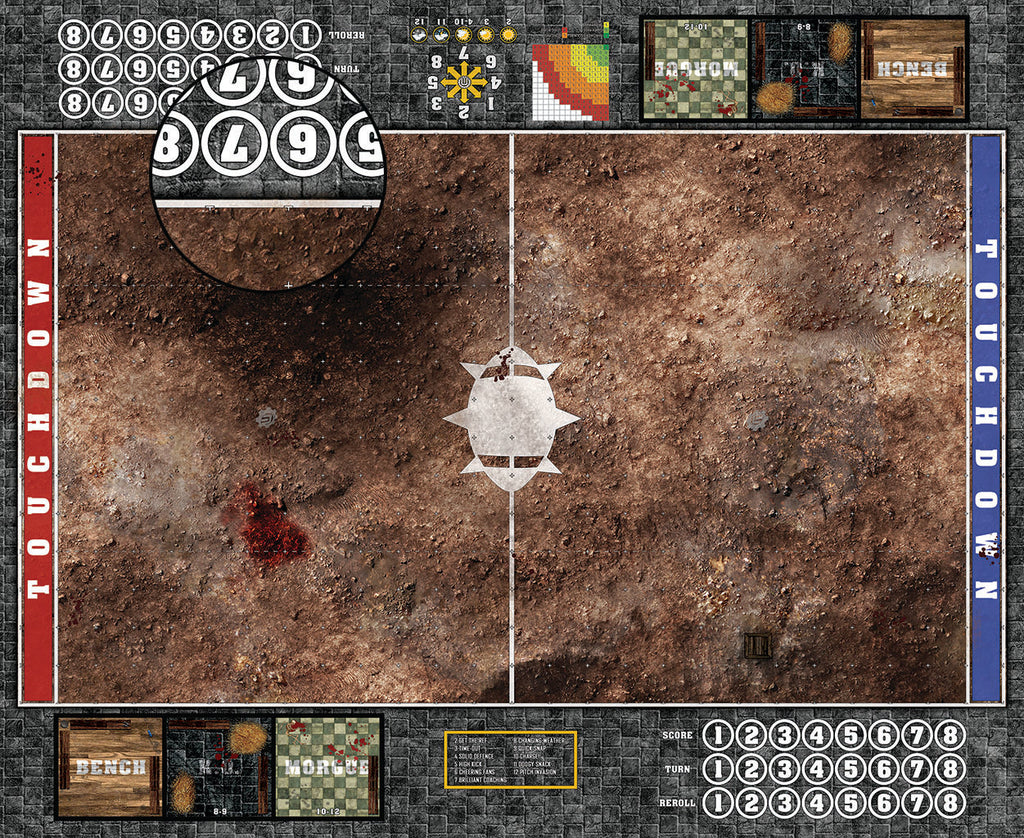Image resolution: width=1024 pixels, height=838 pixels.
Task: Mark number 8 on the bottom Score track
Action: pos(951,736)
